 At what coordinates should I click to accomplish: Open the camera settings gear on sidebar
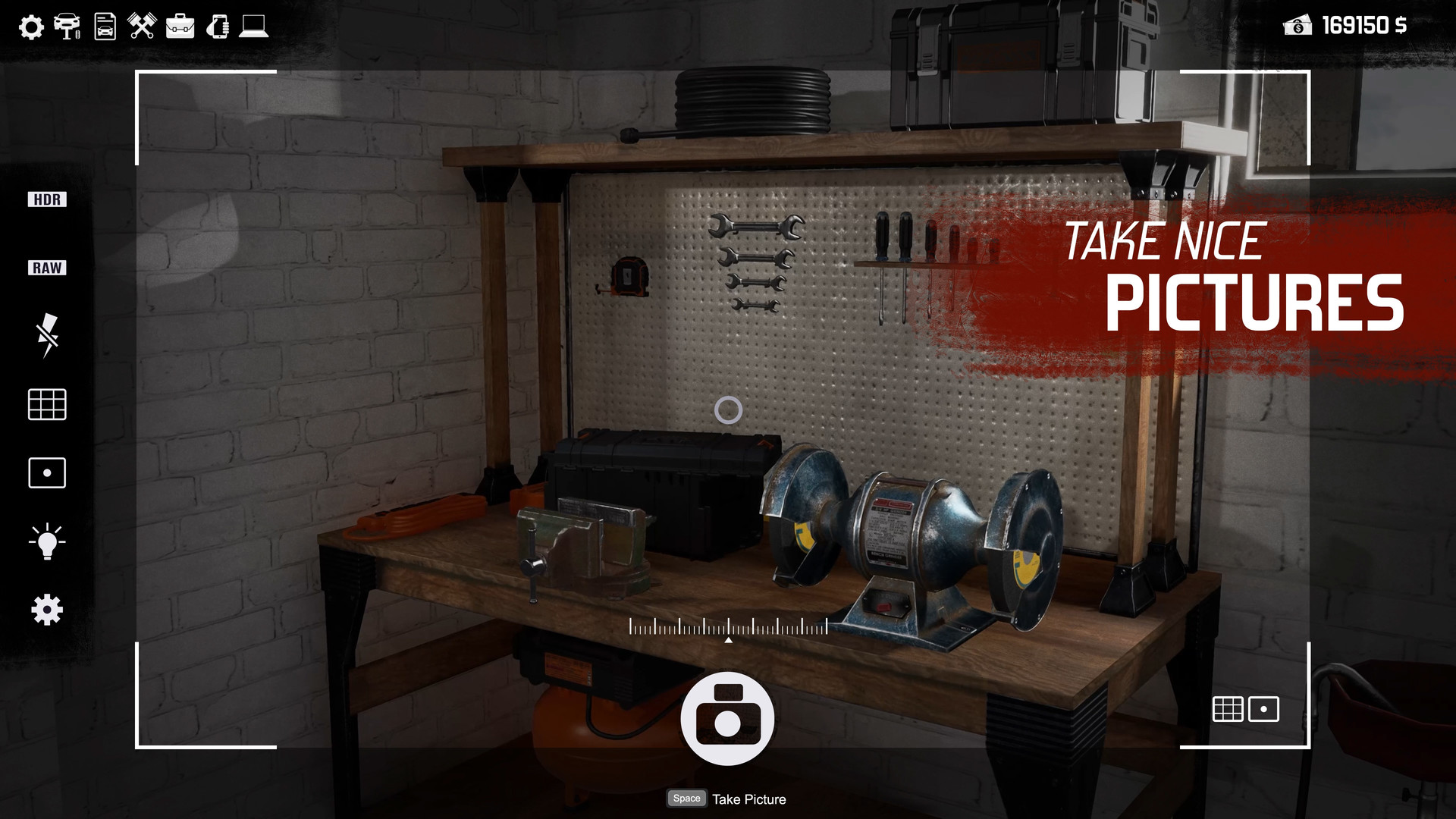point(46,608)
